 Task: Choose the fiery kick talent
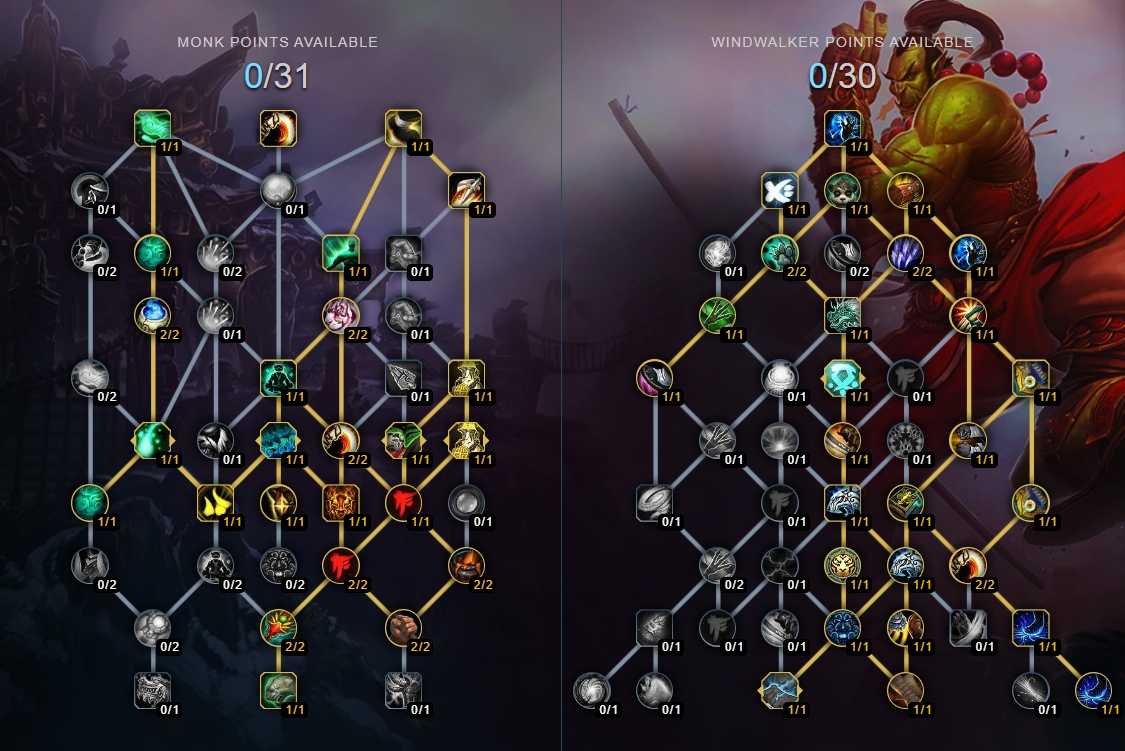tap(278, 128)
